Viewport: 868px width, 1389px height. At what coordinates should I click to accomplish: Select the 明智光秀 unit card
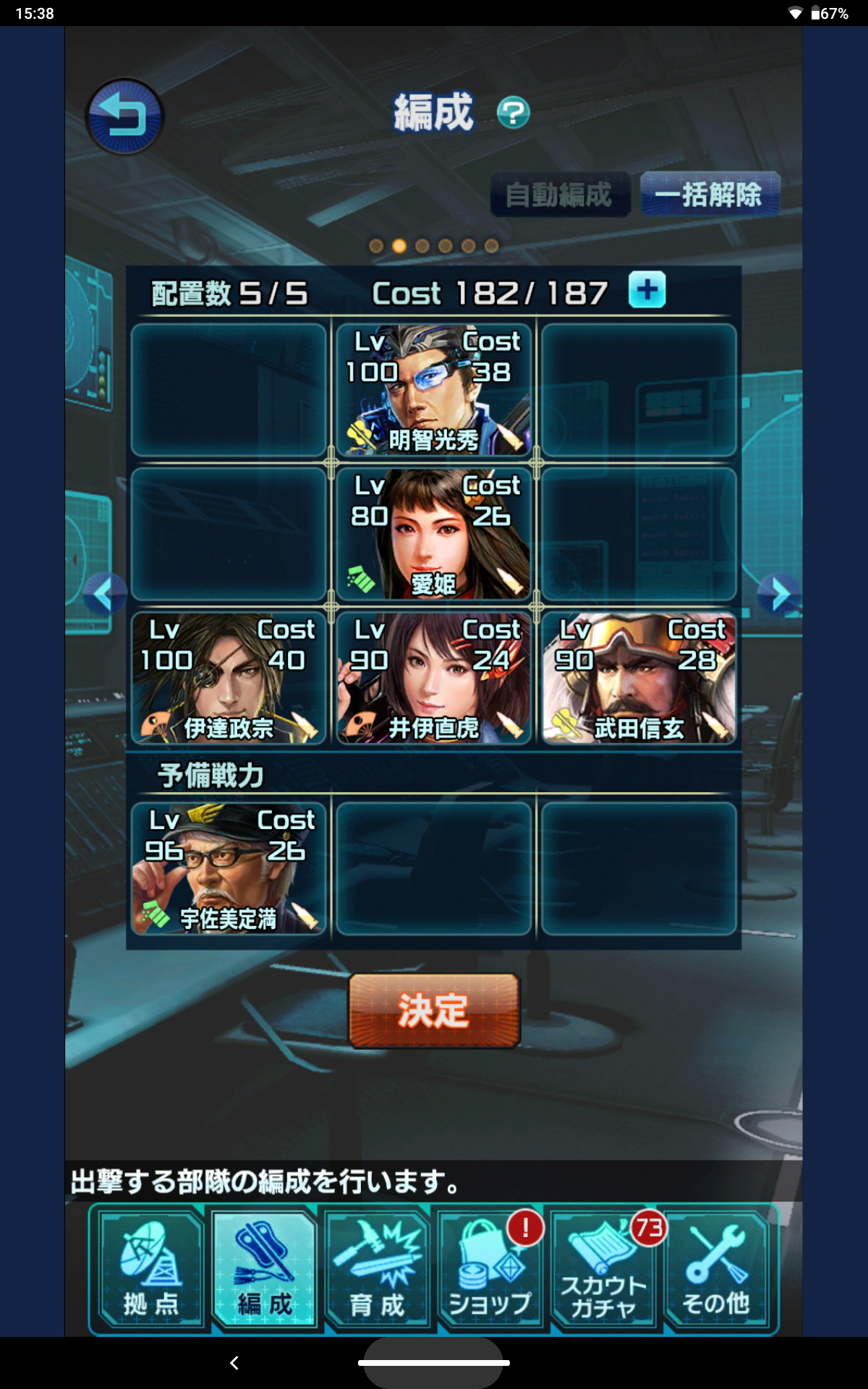pyautogui.click(x=433, y=391)
